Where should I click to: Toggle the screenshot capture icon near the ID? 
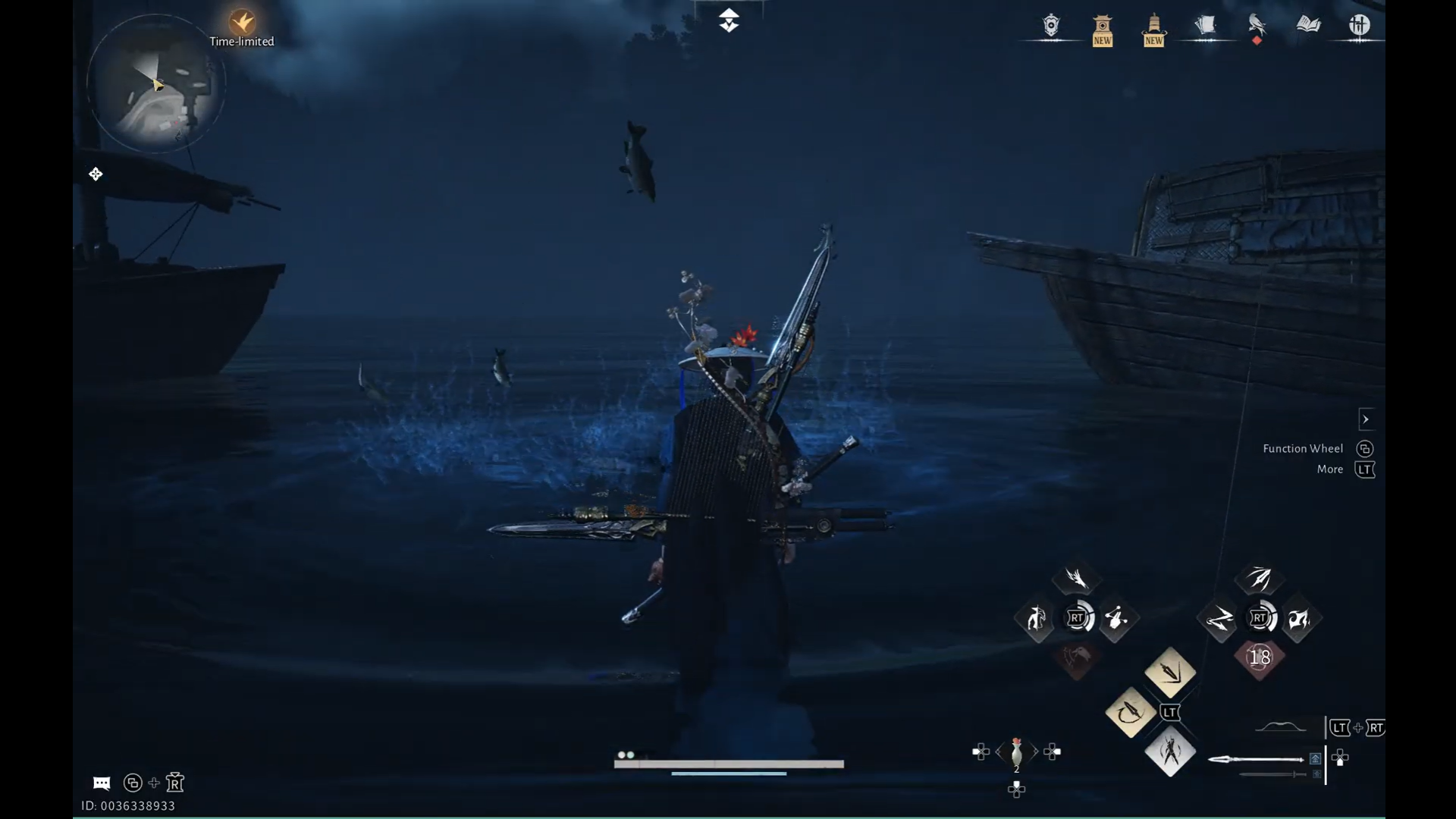pyautogui.click(x=133, y=783)
